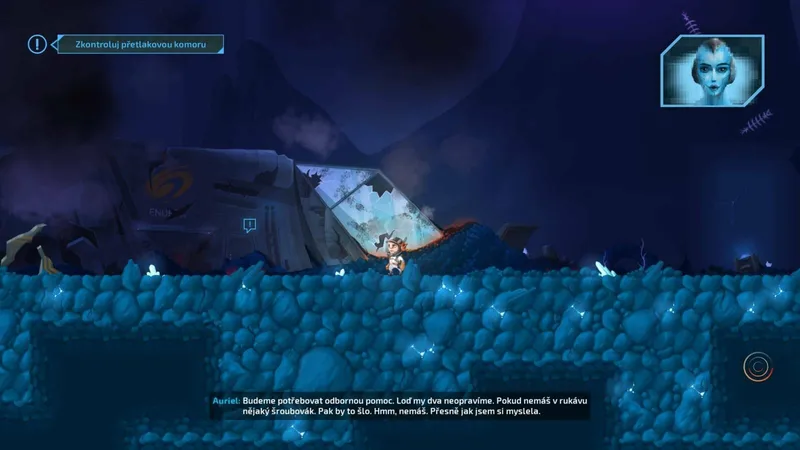Viewport: 800px width, 450px height.
Task: Activate the circular scanner icon
Action: tap(758, 367)
